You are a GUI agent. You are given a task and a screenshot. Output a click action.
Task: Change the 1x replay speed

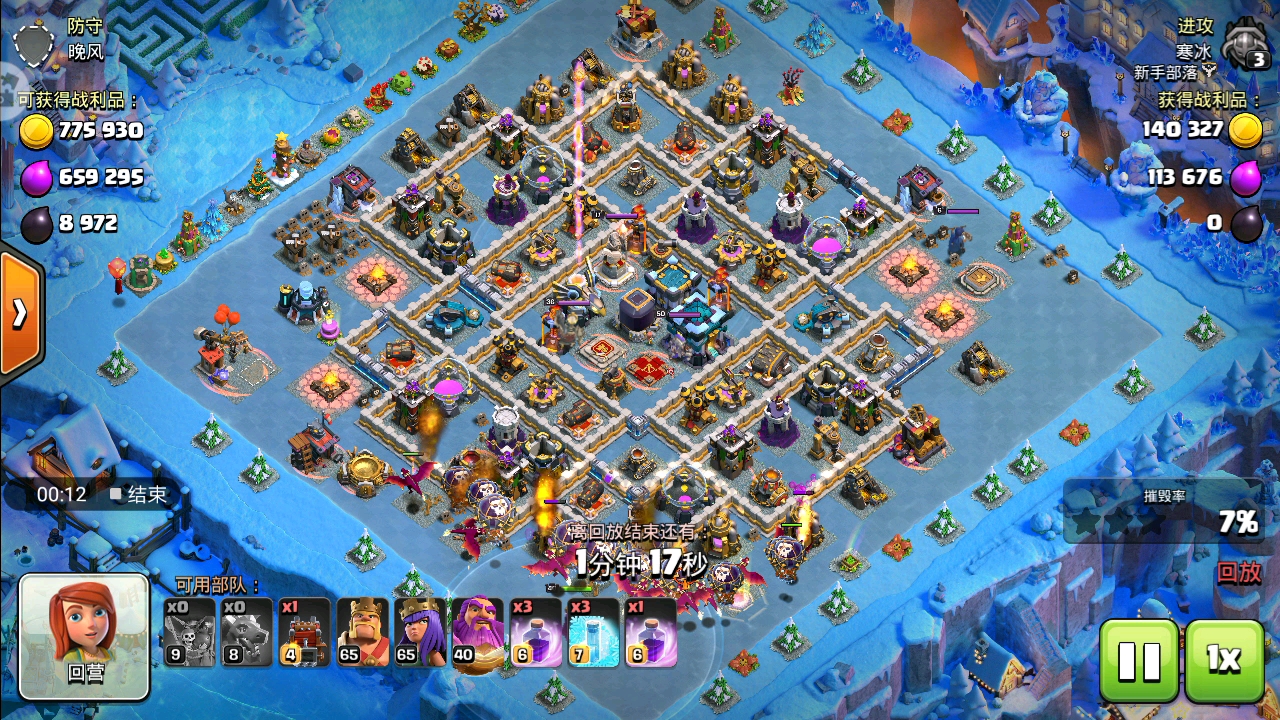(x=1224, y=660)
